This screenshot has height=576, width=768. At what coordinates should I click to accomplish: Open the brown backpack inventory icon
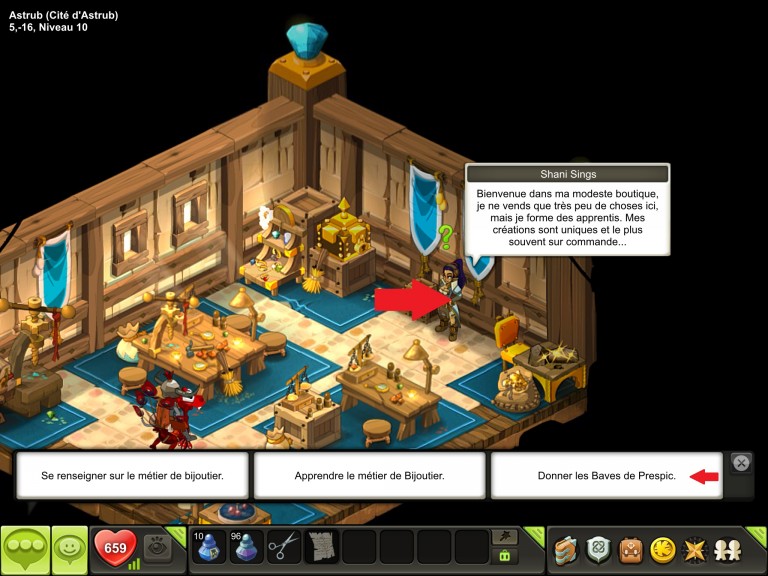point(630,549)
